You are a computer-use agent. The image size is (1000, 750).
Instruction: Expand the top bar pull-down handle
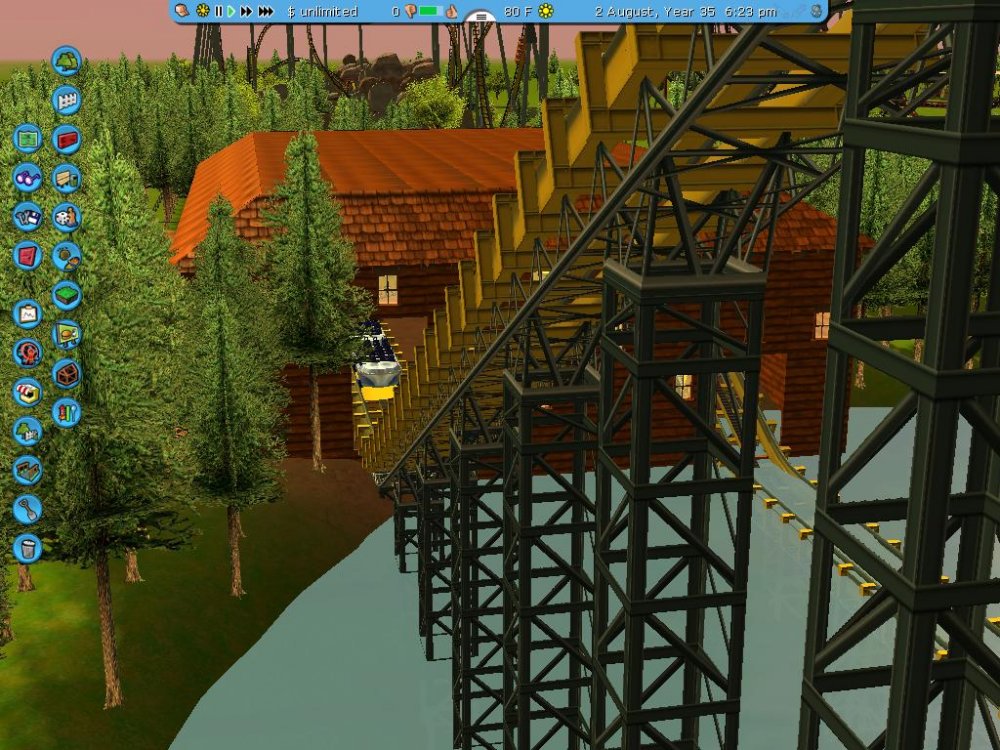point(481,18)
